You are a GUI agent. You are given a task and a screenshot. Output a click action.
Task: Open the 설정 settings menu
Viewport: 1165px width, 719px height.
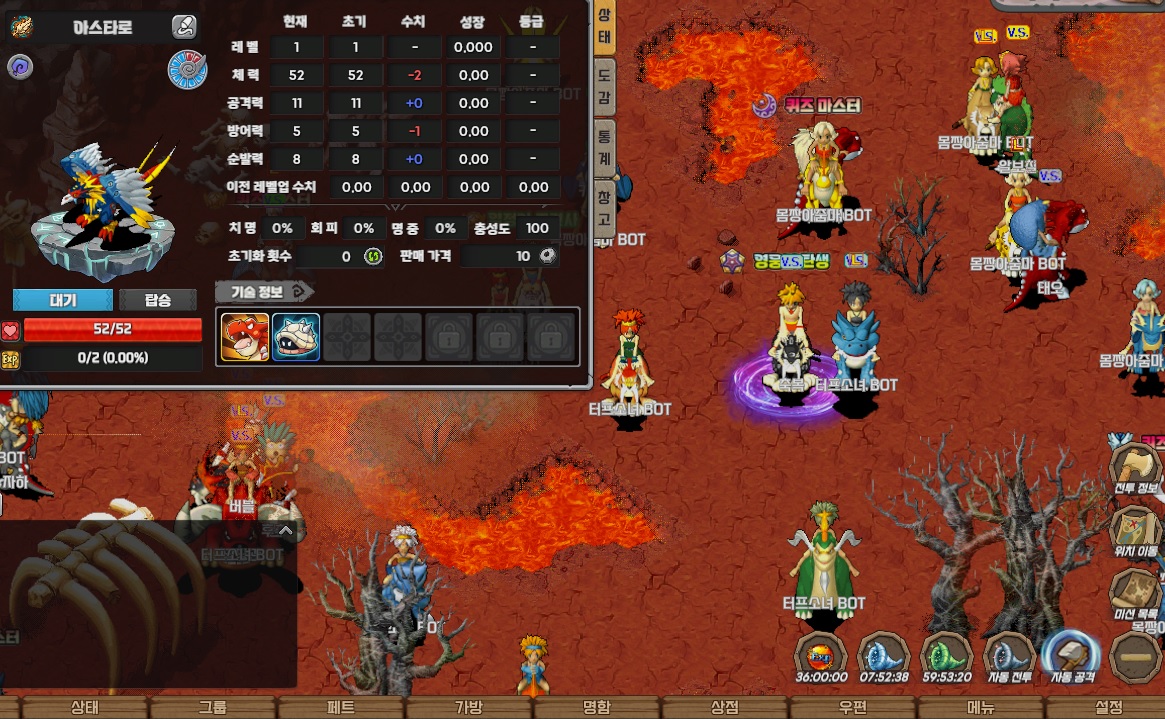[1109, 707]
